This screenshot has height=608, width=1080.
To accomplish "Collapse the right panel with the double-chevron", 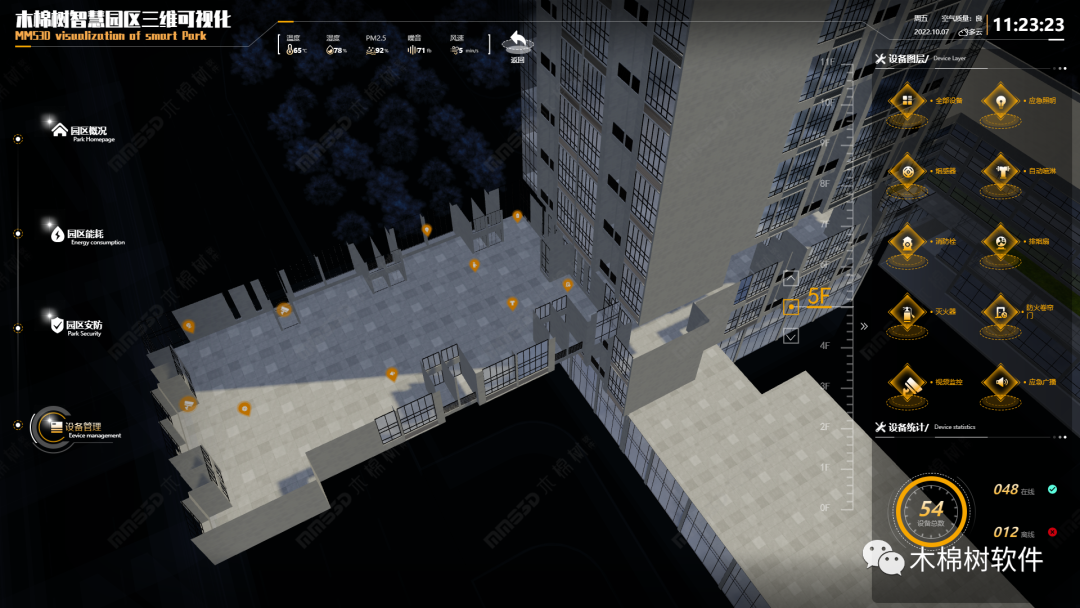I will pos(864,326).
